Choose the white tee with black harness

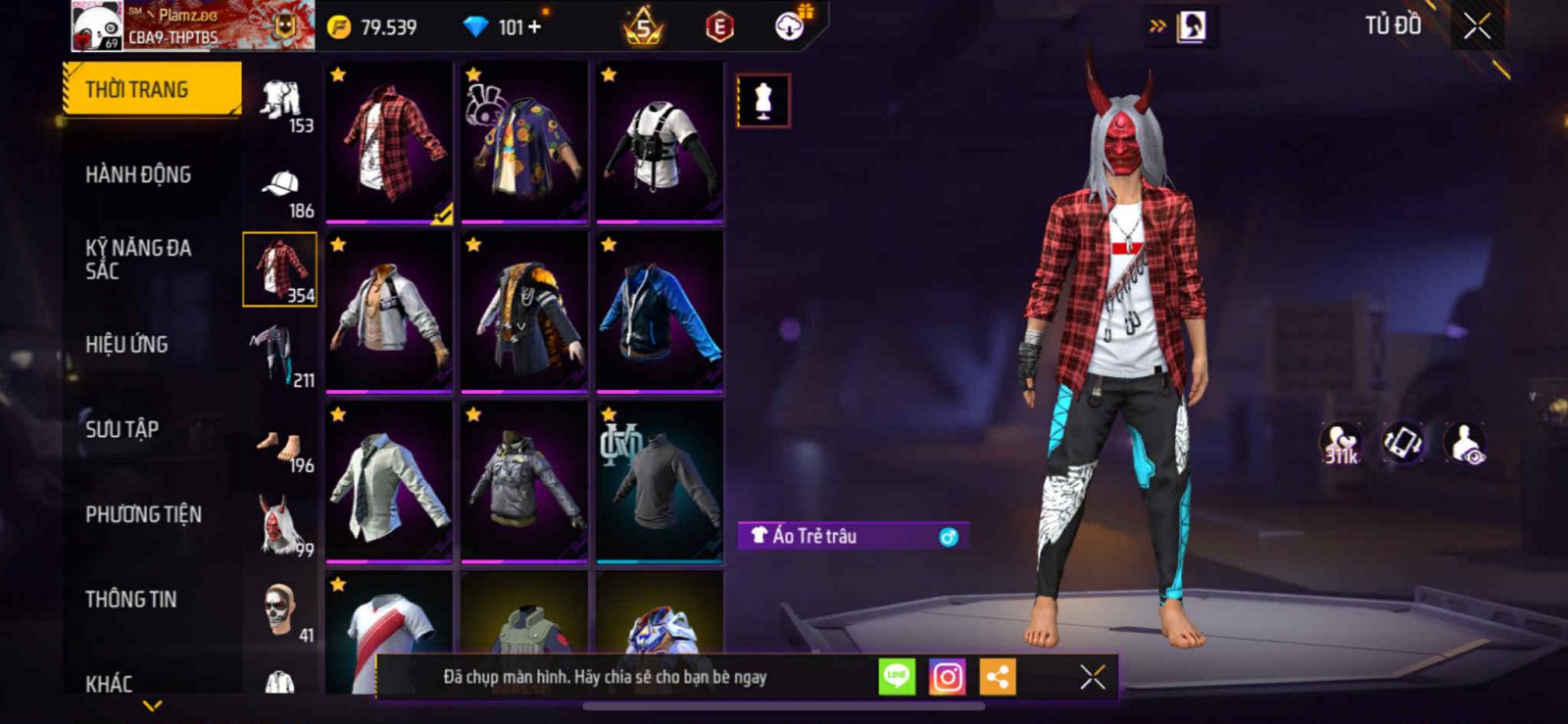point(660,142)
